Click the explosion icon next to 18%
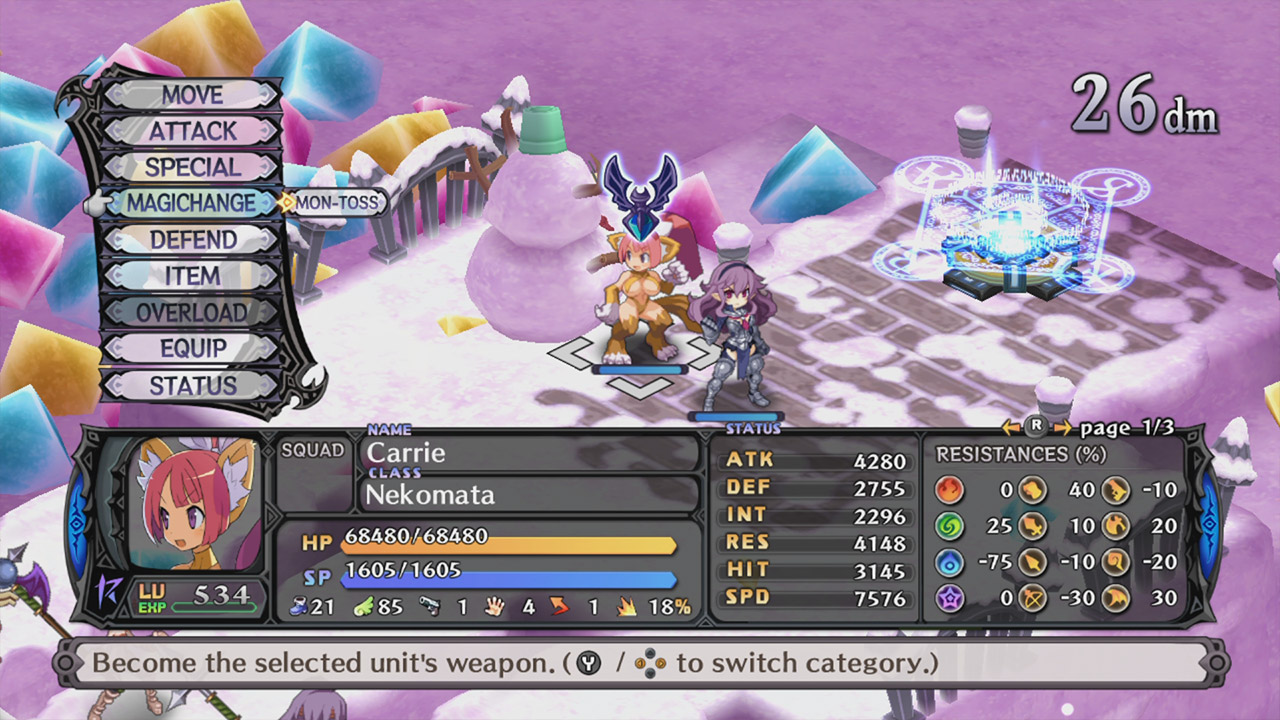Viewport: 1280px width, 720px height. (x=628, y=606)
